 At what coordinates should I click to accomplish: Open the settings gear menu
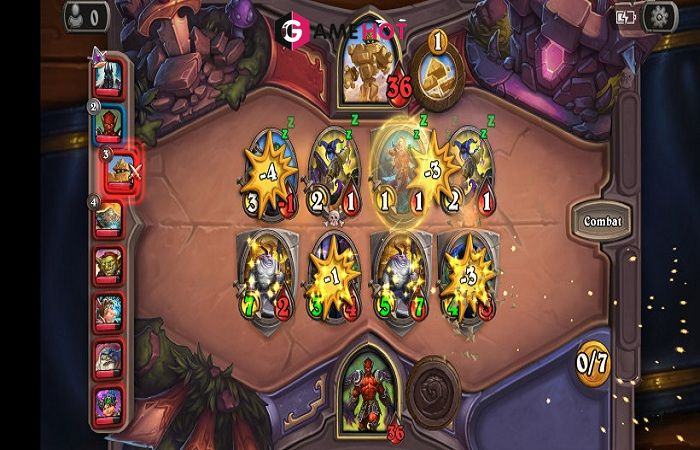658,16
